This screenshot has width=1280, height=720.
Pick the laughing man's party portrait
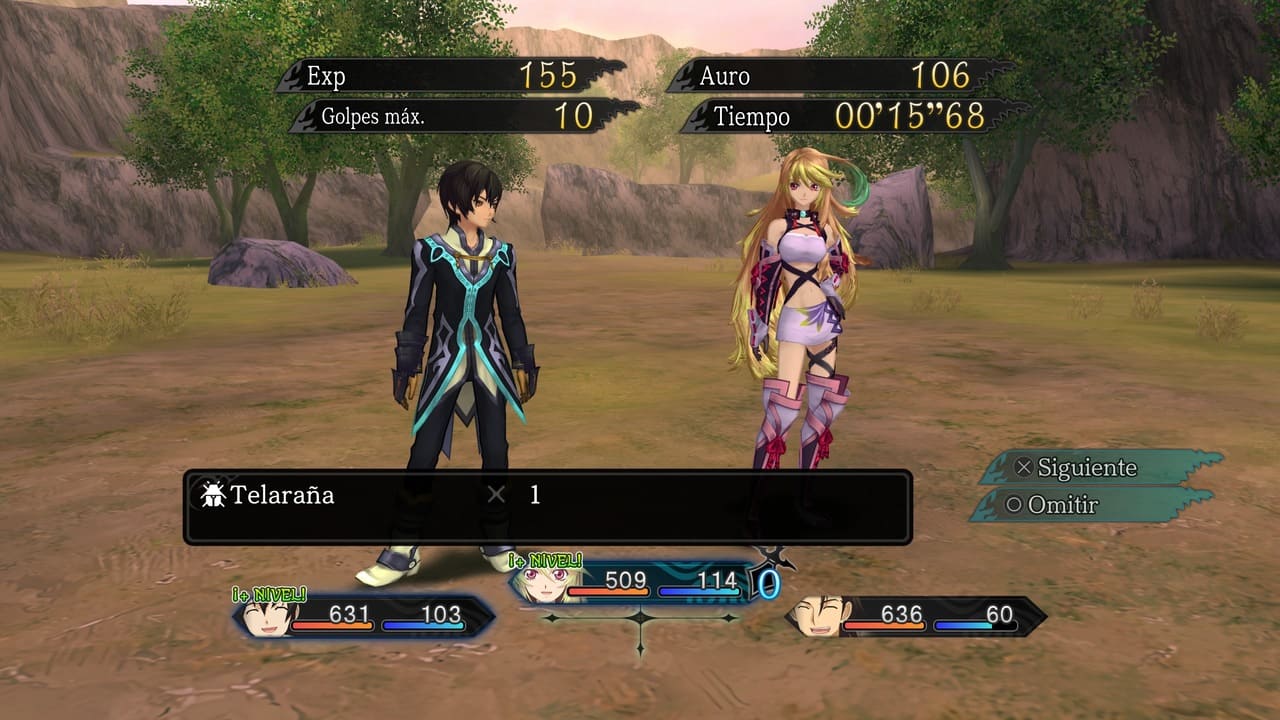(817, 617)
